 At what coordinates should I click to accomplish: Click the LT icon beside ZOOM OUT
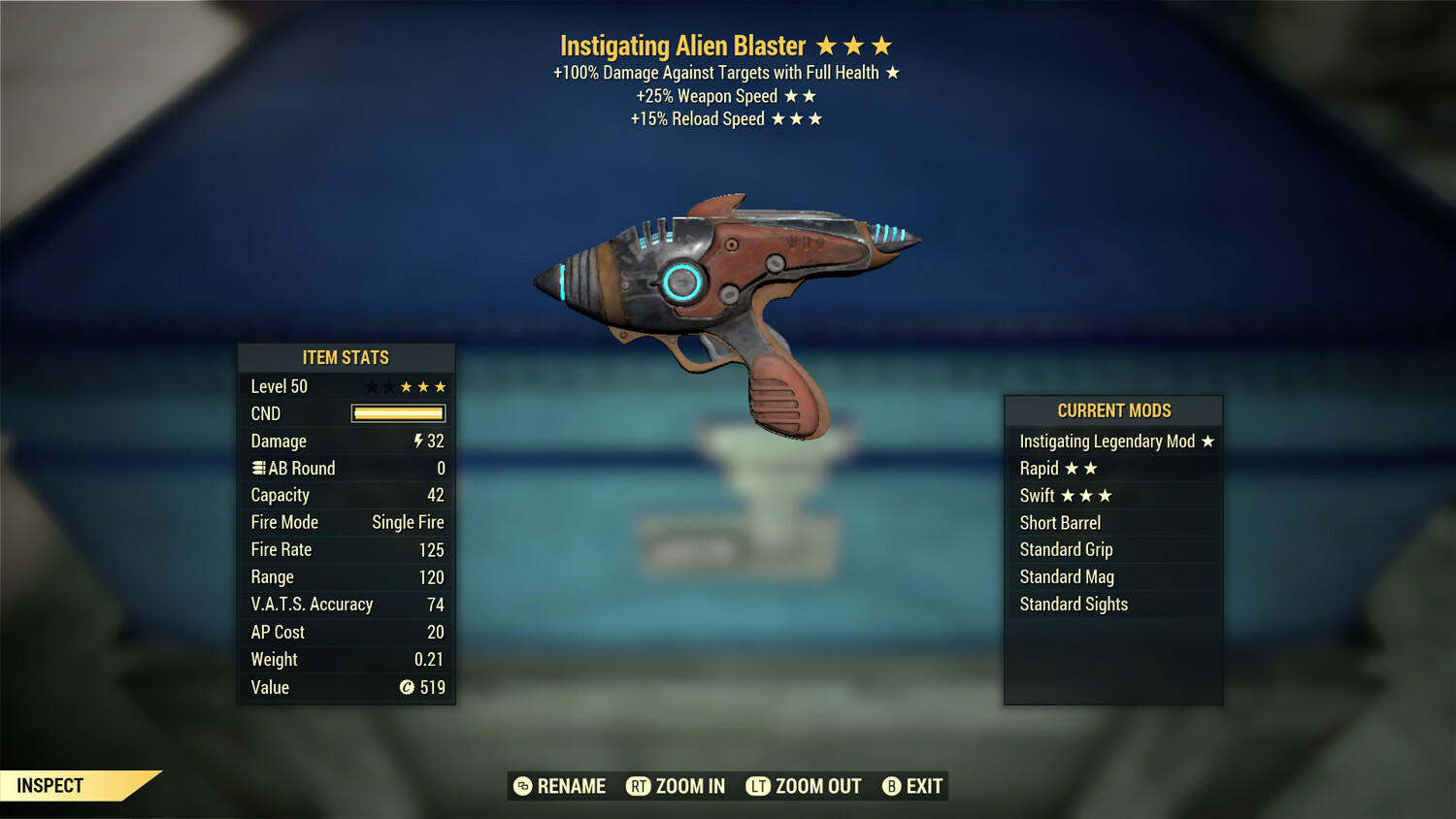[x=759, y=786]
